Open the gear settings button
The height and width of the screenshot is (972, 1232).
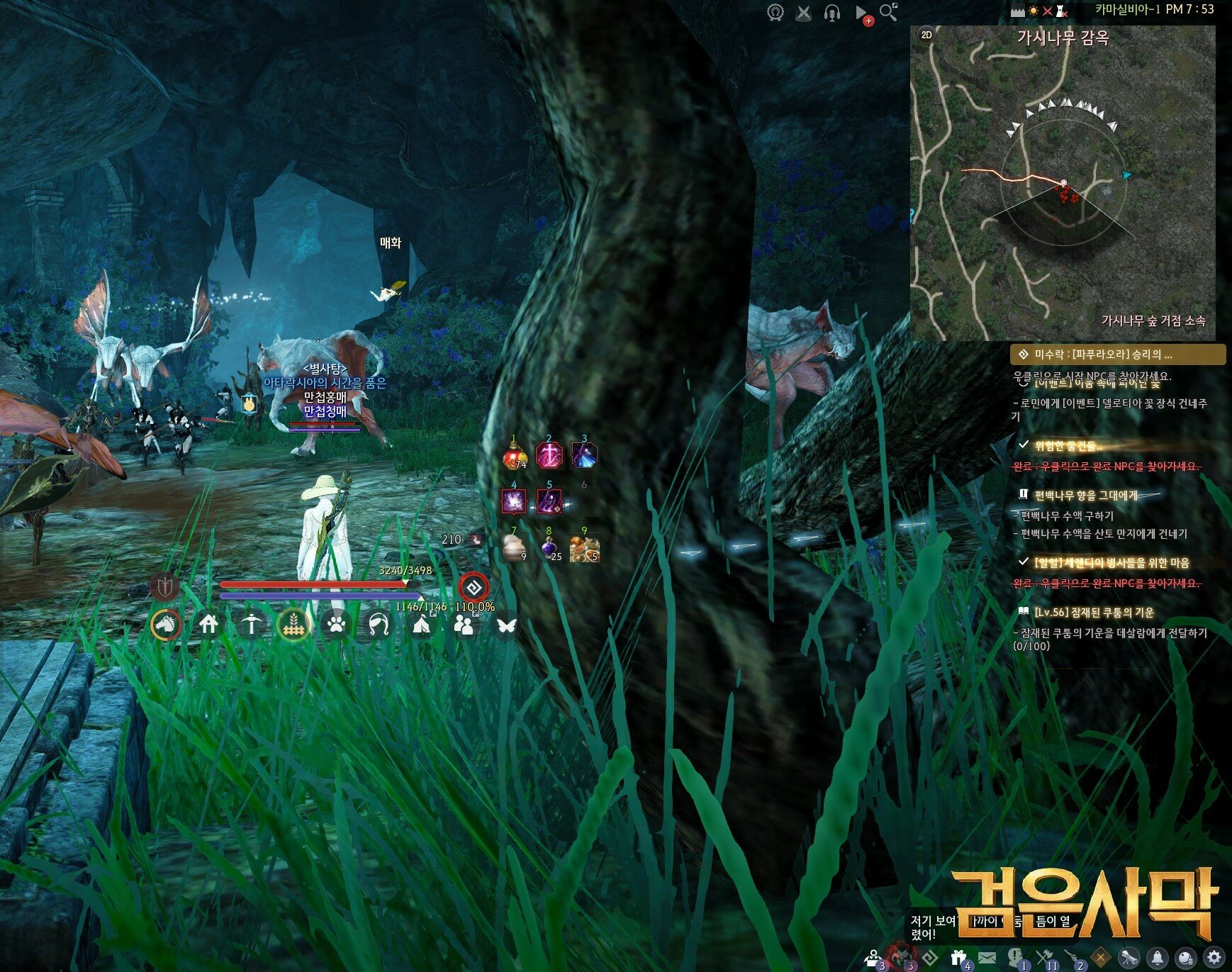point(1214,956)
